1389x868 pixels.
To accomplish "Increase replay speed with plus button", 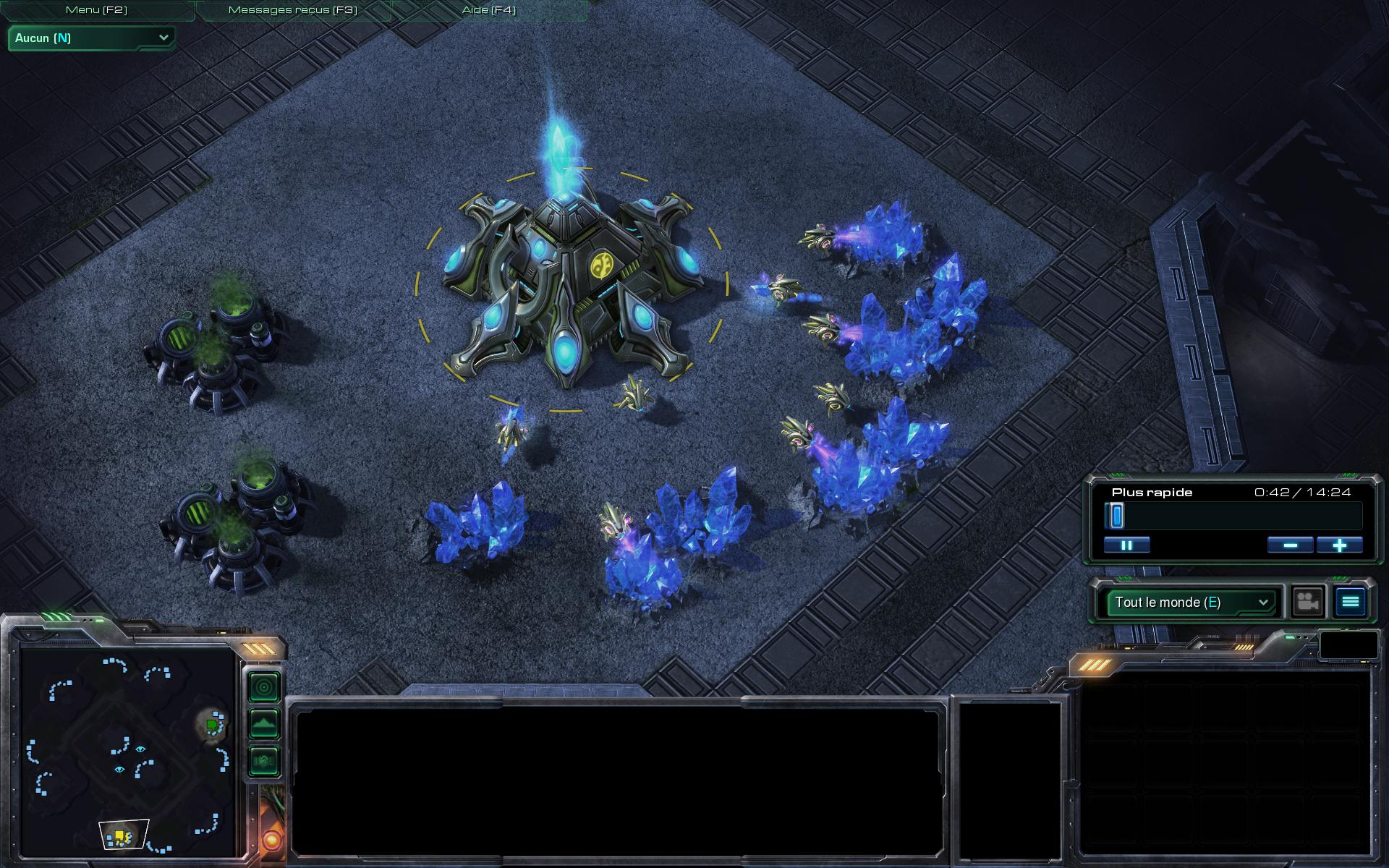I will click(x=1339, y=545).
